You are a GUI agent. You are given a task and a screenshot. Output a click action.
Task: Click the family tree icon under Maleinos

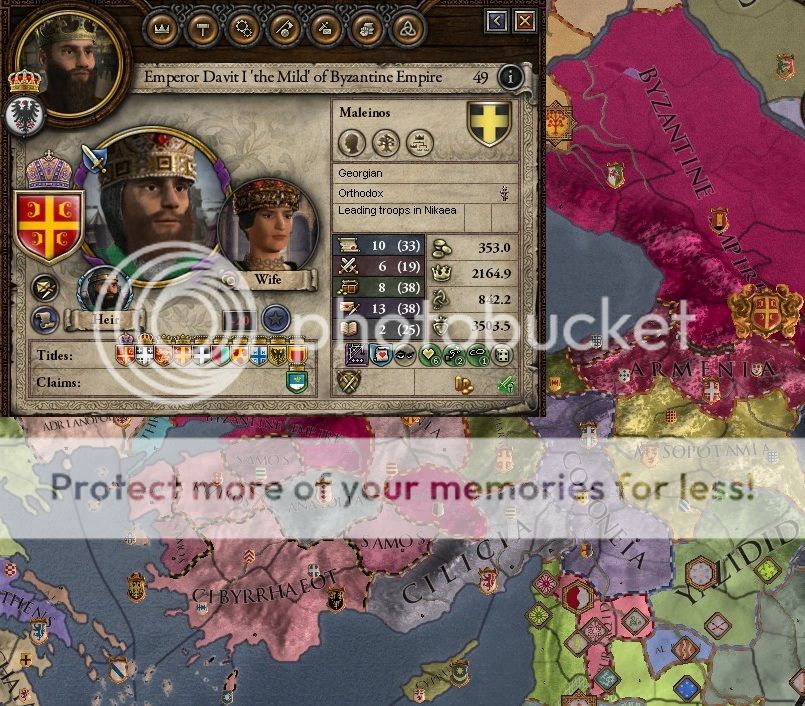click(x=420, y=142)
